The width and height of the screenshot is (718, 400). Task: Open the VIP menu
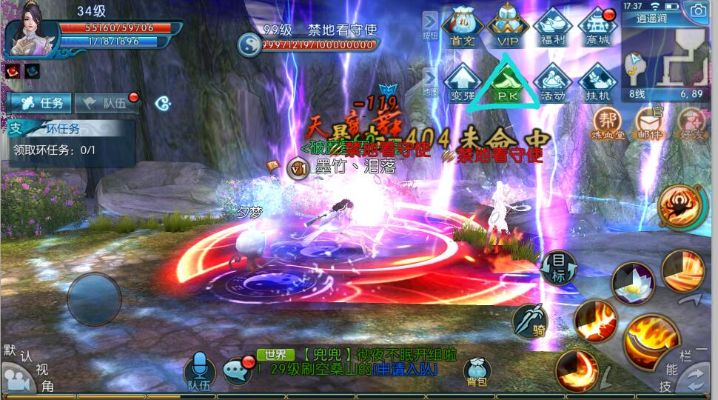pos(506,25)
